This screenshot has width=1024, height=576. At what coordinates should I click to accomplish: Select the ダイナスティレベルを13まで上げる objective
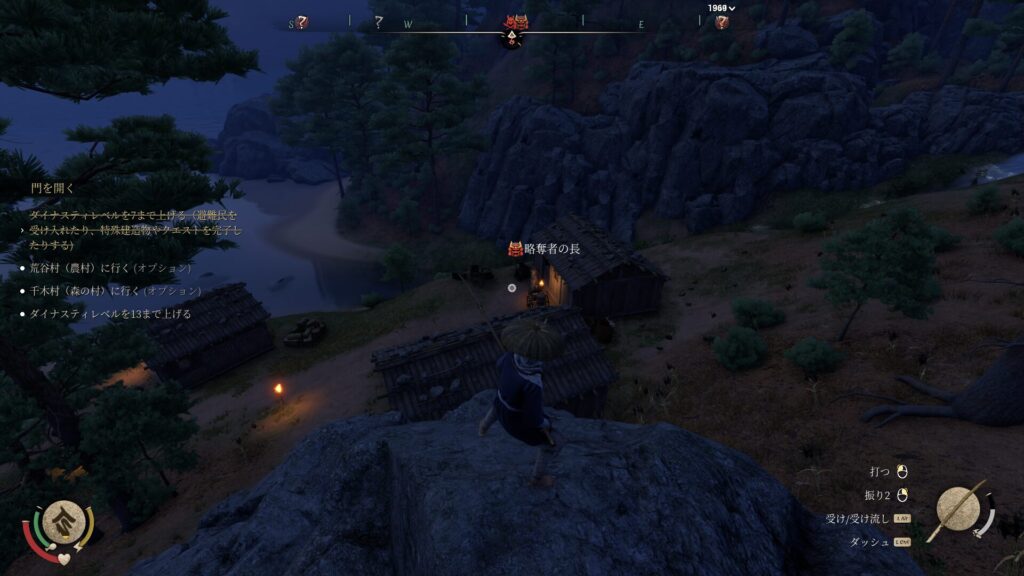pyautogui.click(x=110, y=314)
